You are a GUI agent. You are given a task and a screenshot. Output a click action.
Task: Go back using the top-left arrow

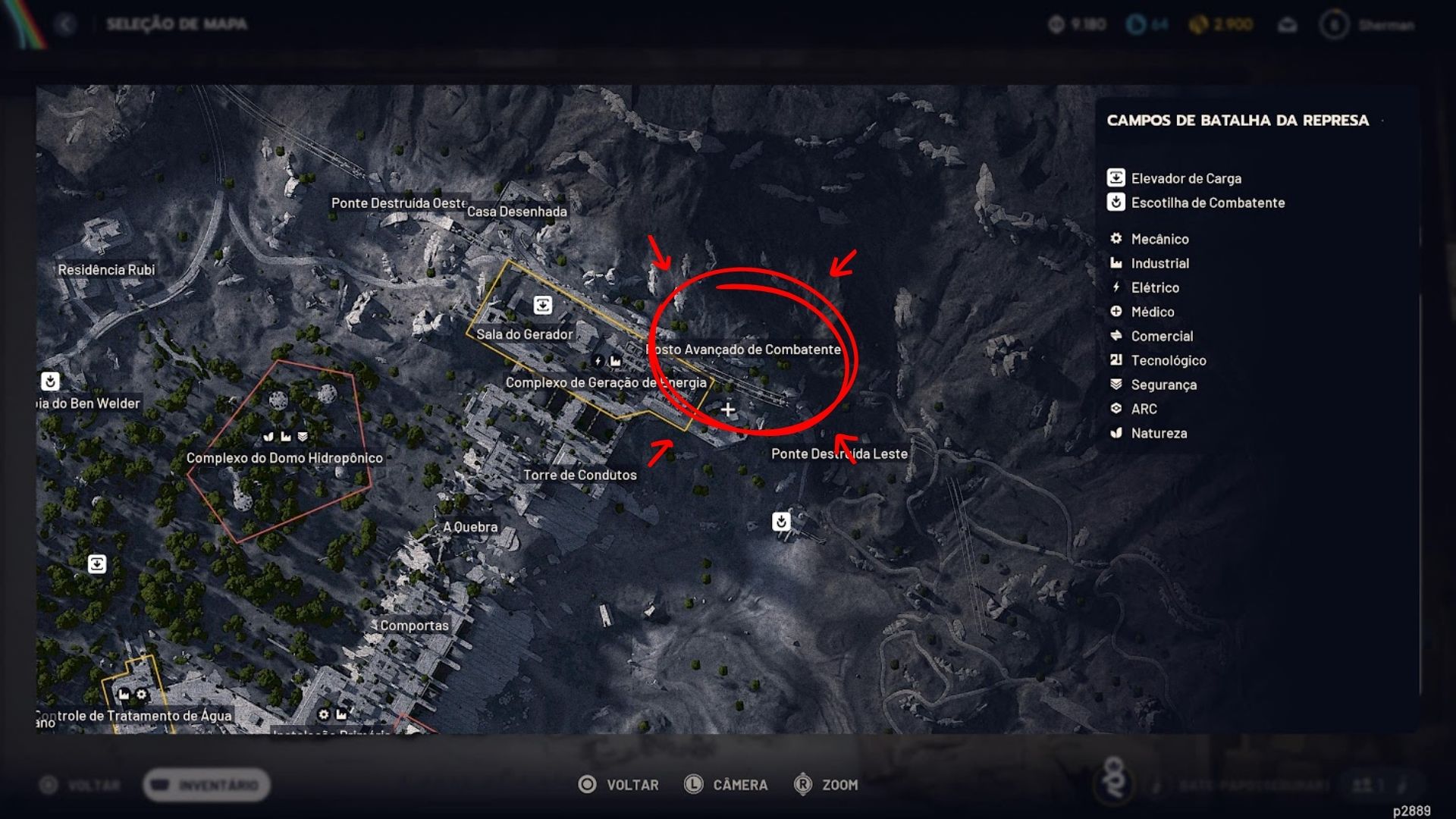coord(66,25)
